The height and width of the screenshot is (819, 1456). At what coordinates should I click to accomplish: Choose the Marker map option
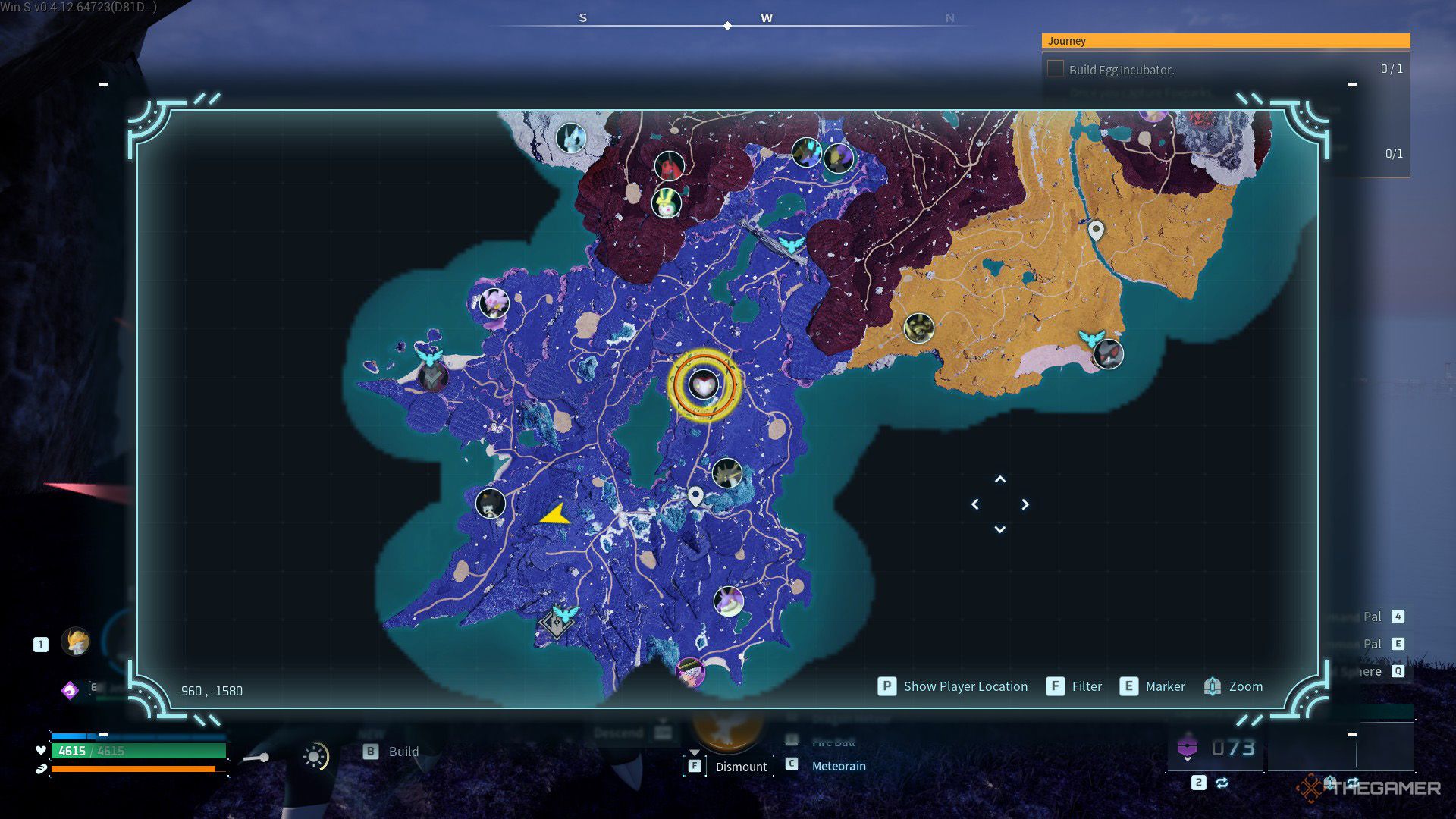1165,686
